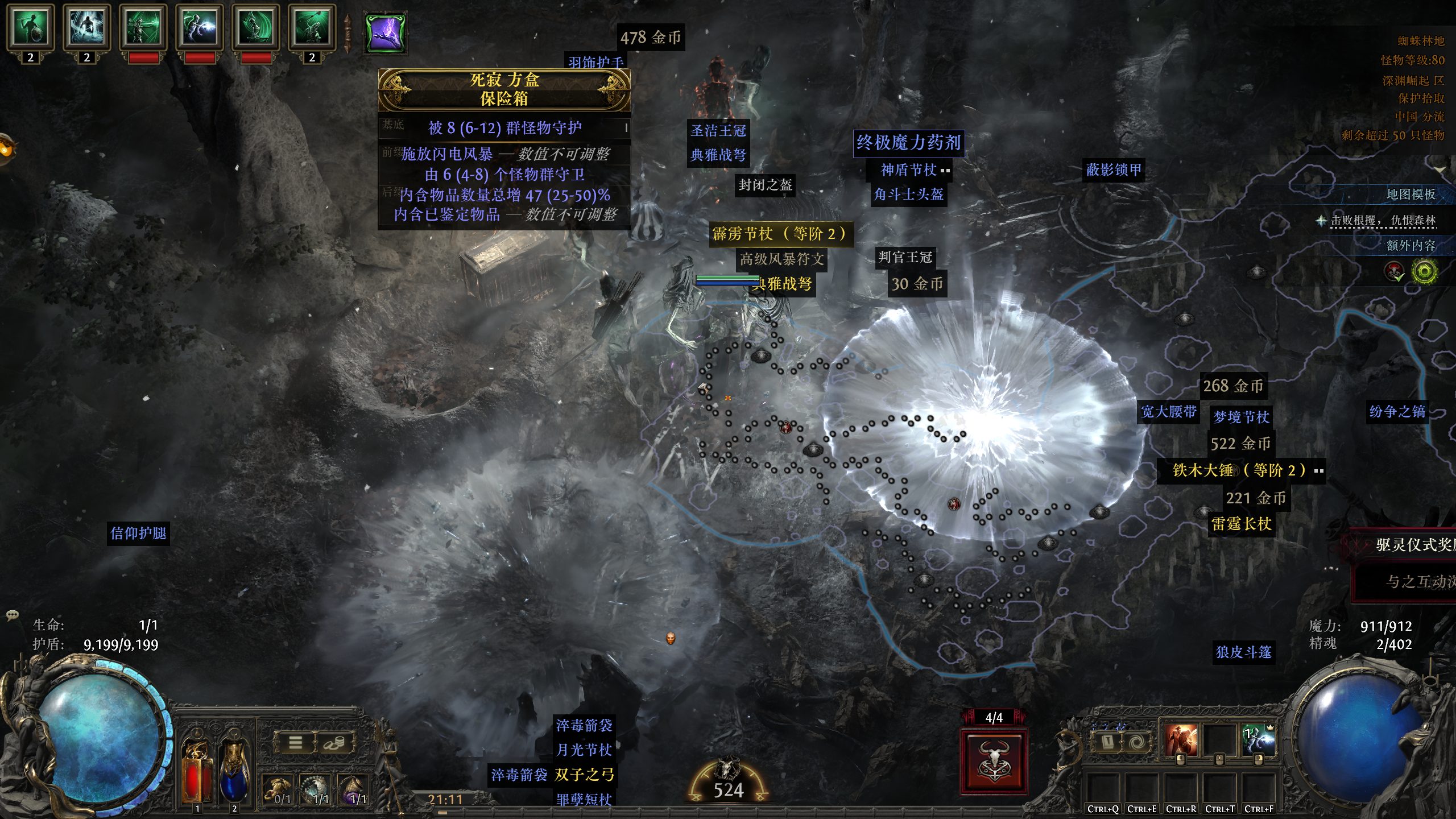Open the chat speech bubble icon
1456x819 pixels.
pos(12,615)
